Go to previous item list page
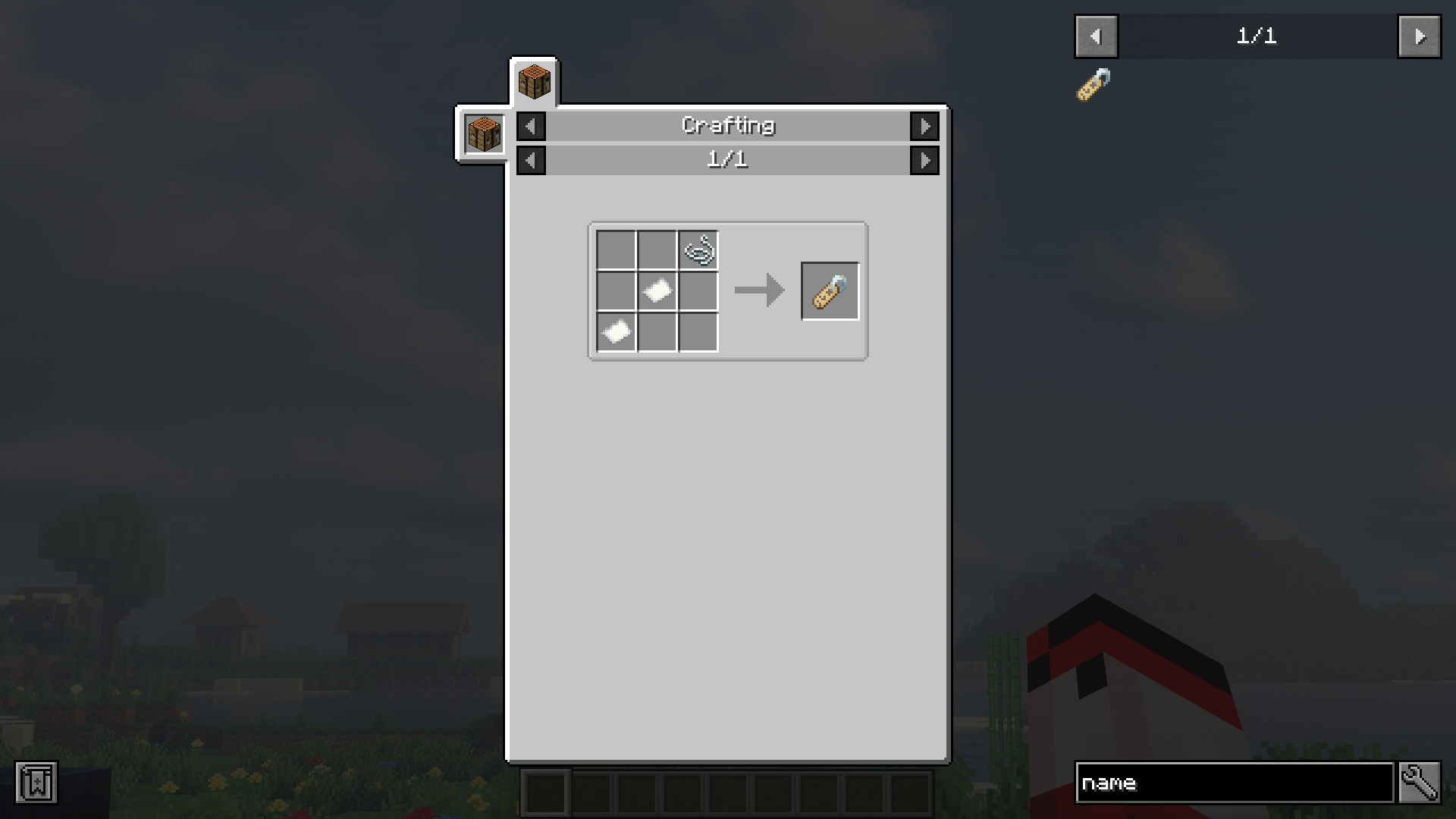Screen dimensions: 1456x819 [1096, 36]
